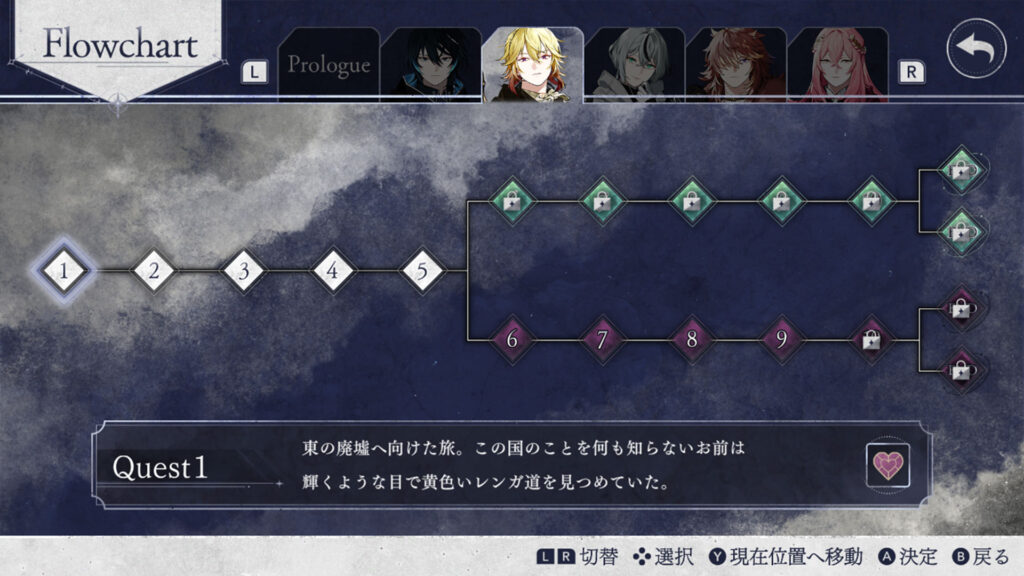Image resolution: width=1024 pixels, height=576 pixels.
Task: Select flowchart node 5
Action: [423, 270]
